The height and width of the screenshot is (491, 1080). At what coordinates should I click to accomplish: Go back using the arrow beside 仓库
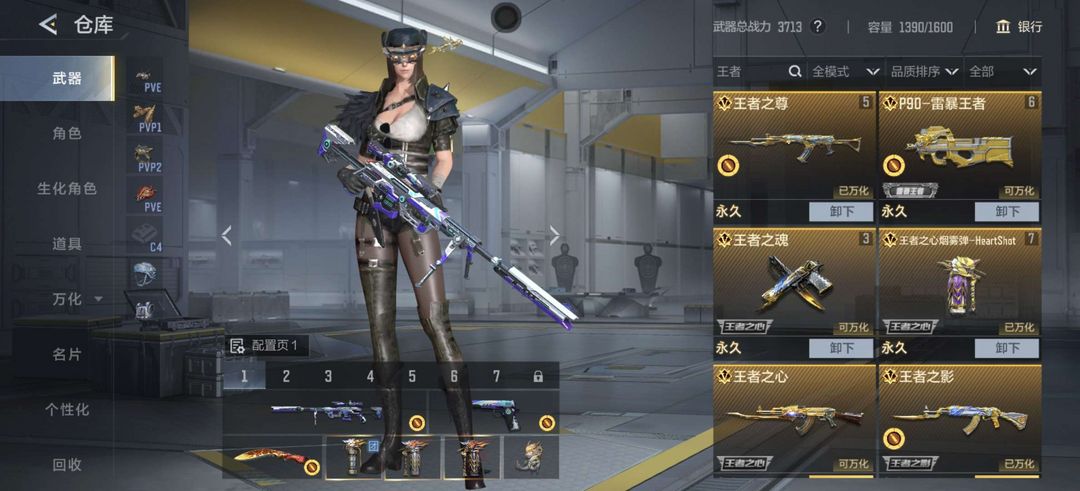(x=47, y=25)
